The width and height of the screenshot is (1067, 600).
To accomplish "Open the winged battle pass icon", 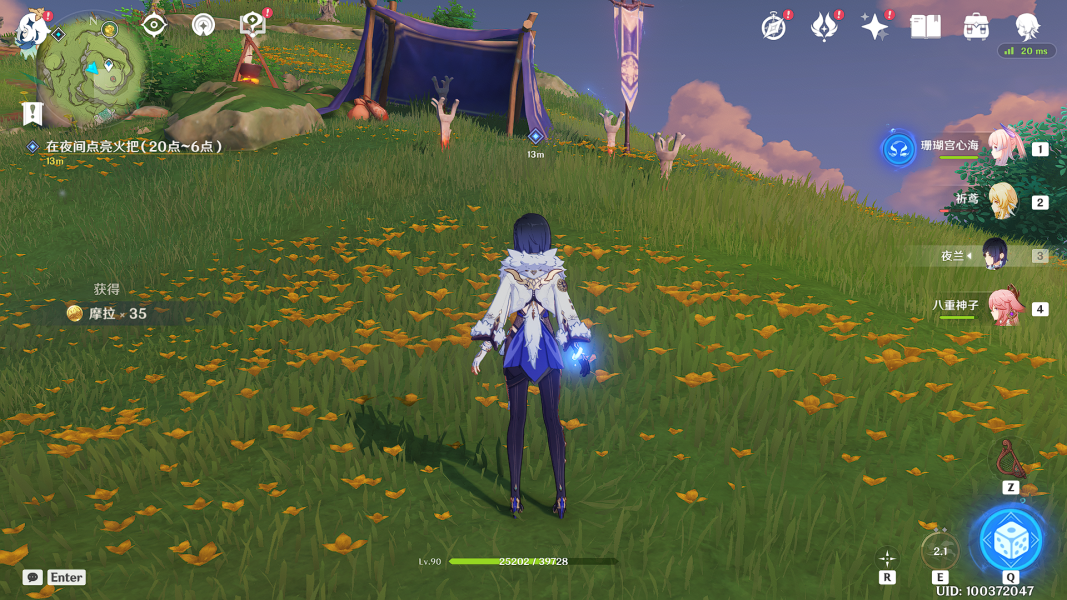I will point(824,27).
